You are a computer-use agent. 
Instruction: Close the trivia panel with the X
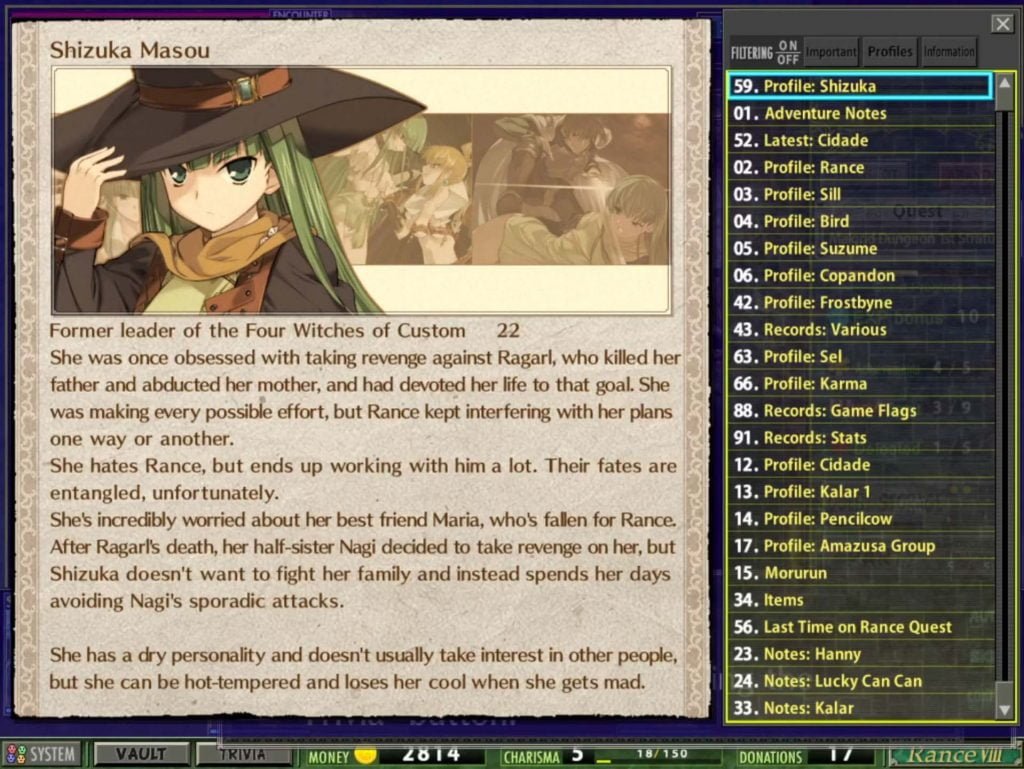point(1001,24)
